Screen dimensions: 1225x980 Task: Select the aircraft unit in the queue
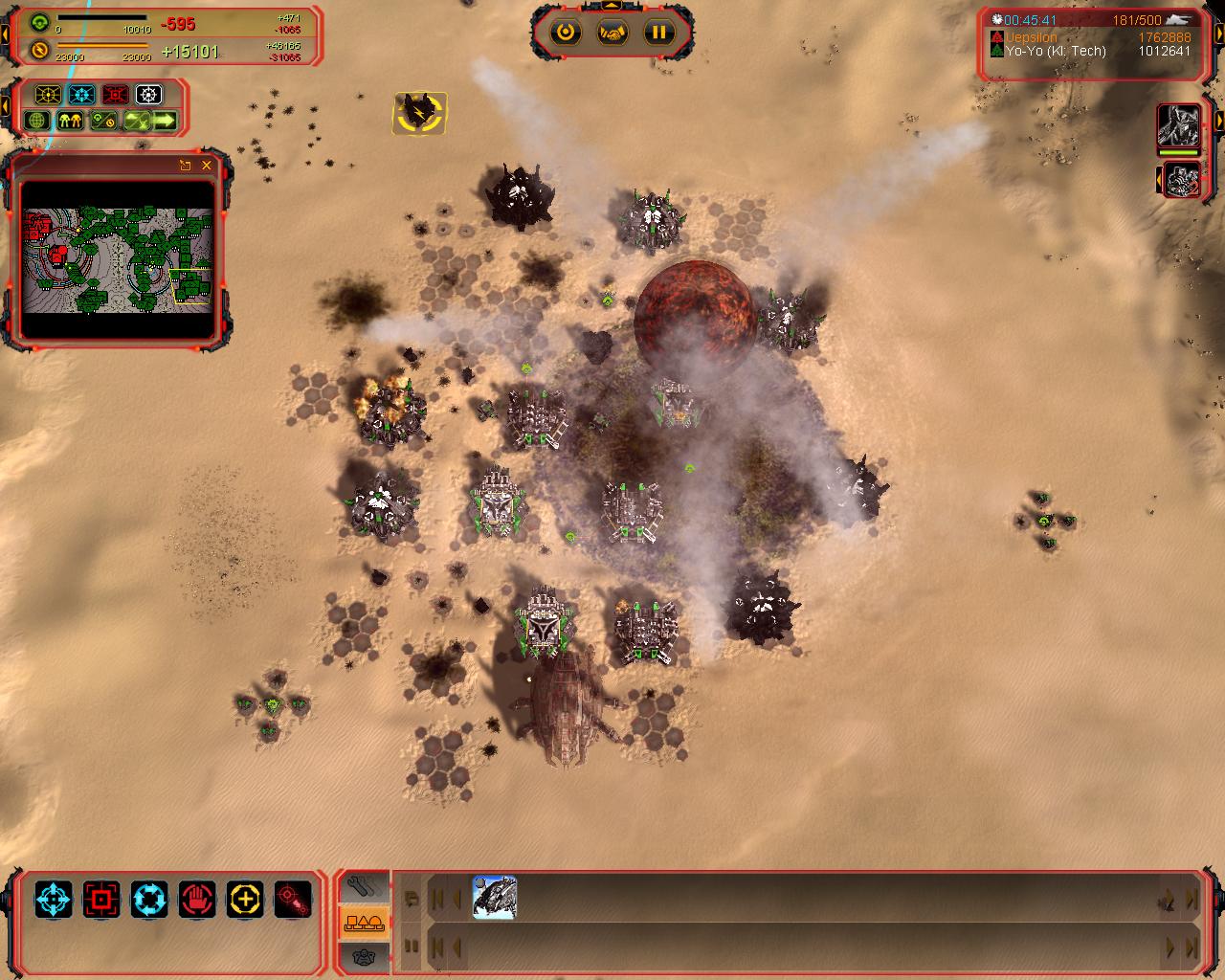[x=495, y=898]
